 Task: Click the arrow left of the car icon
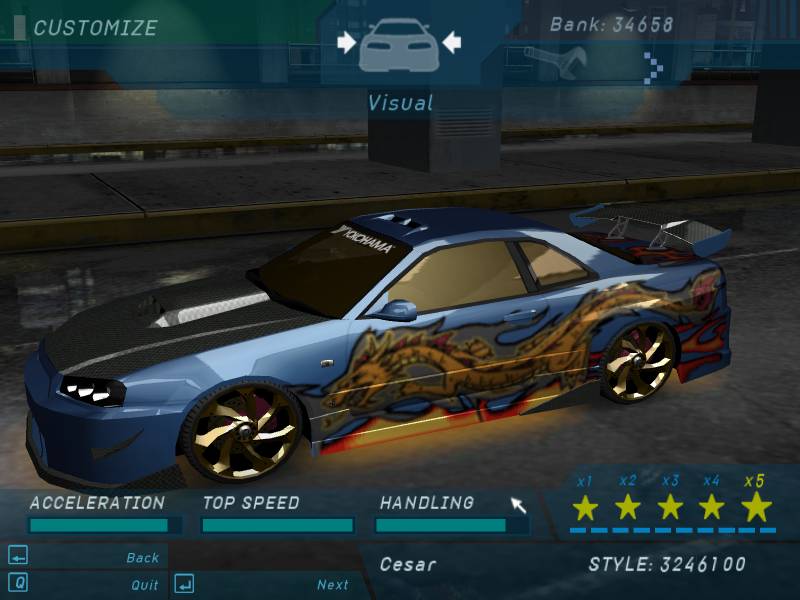(347, 42)
